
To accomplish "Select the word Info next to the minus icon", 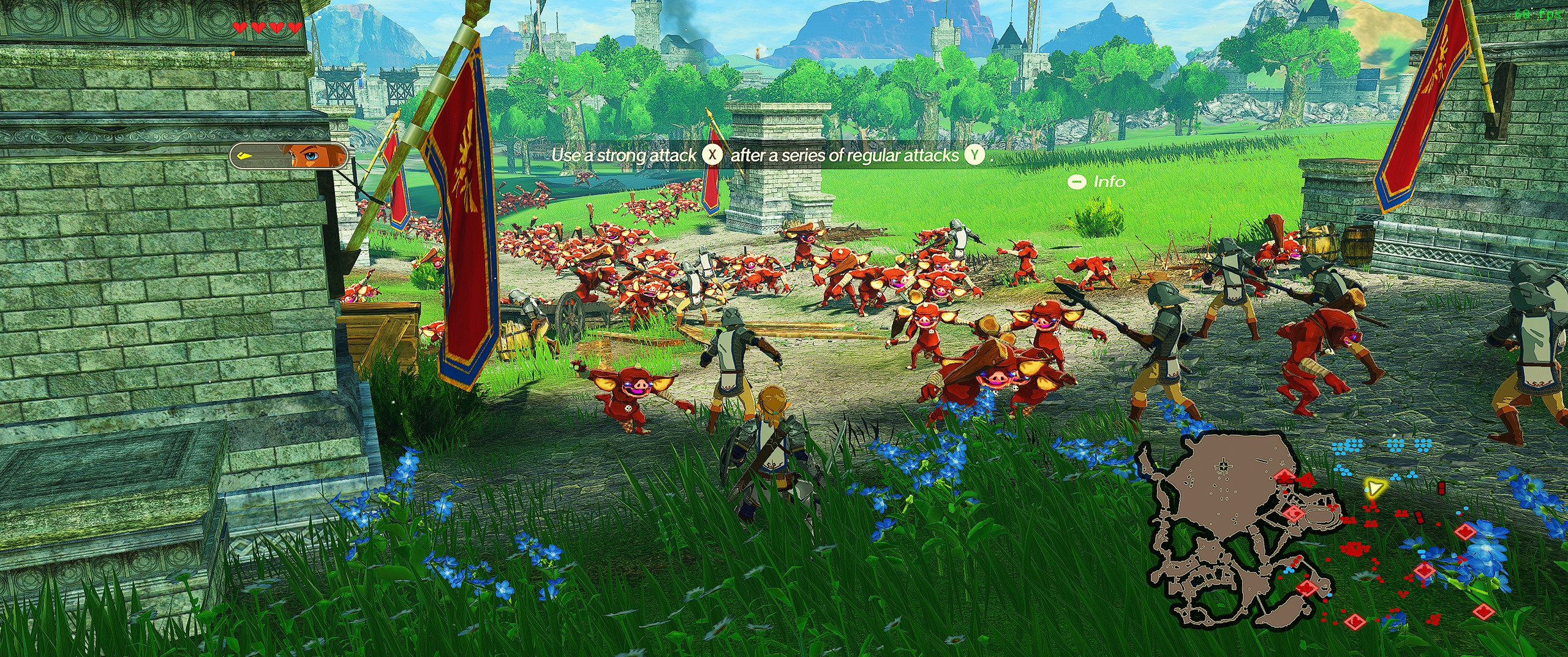I will (1110, 182).
